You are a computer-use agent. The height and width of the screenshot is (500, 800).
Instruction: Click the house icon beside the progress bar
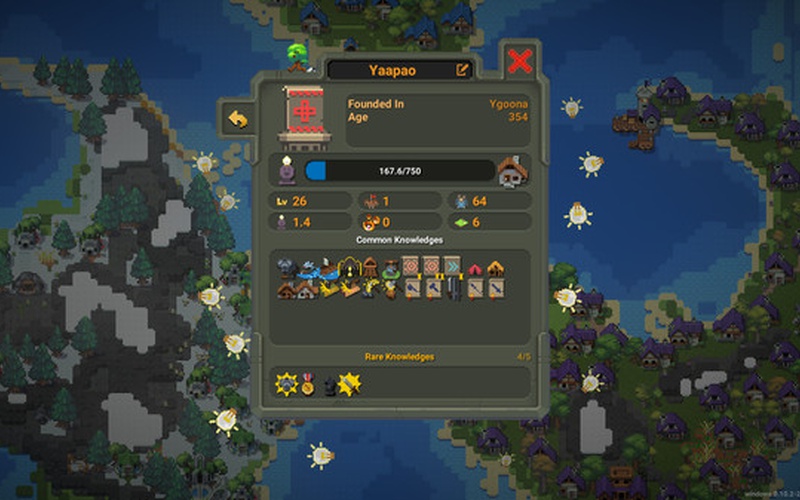point(512,171)
